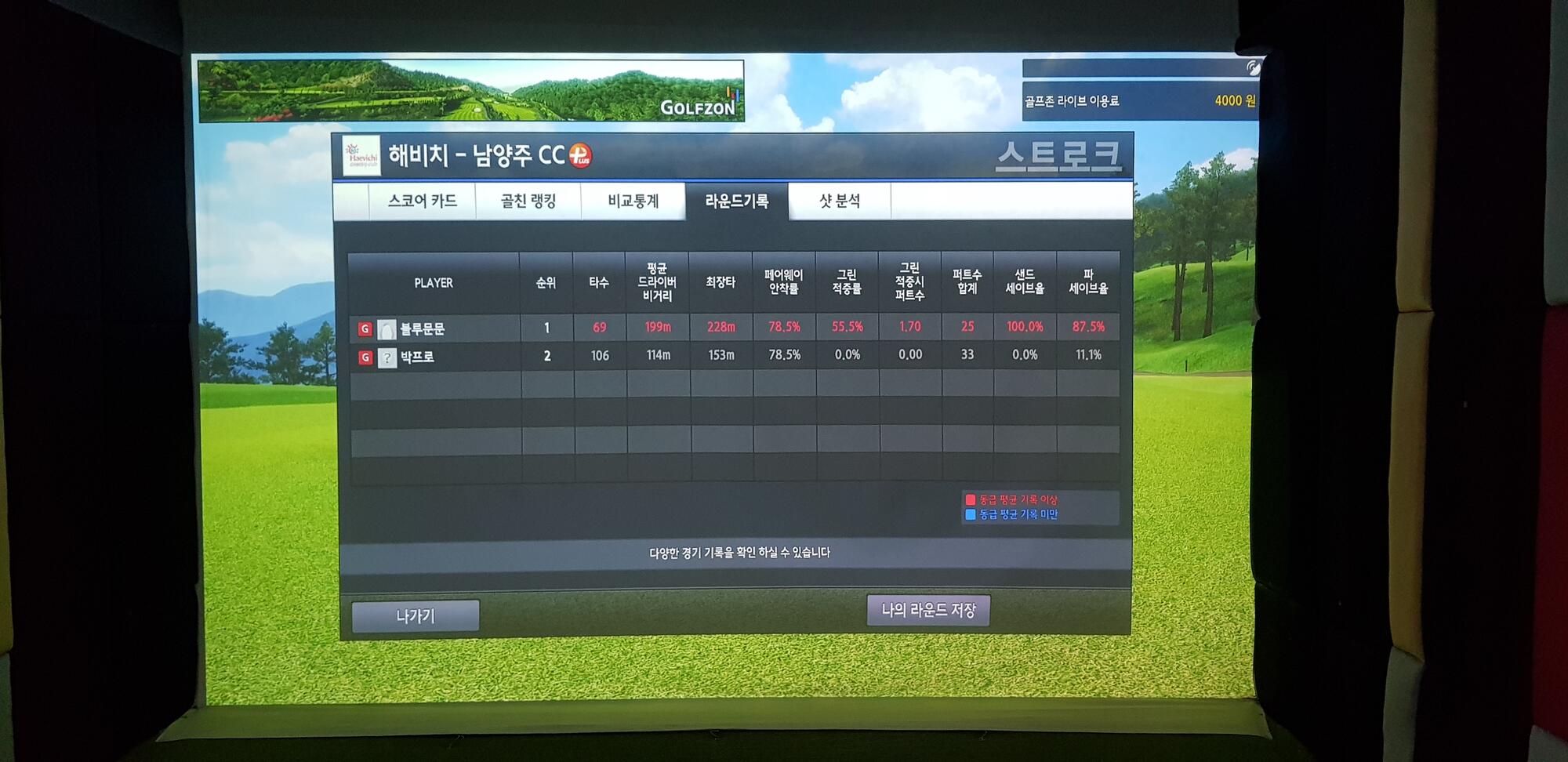
Task: Exit with the 나가기 button
Action: click(x=416, y=616)
